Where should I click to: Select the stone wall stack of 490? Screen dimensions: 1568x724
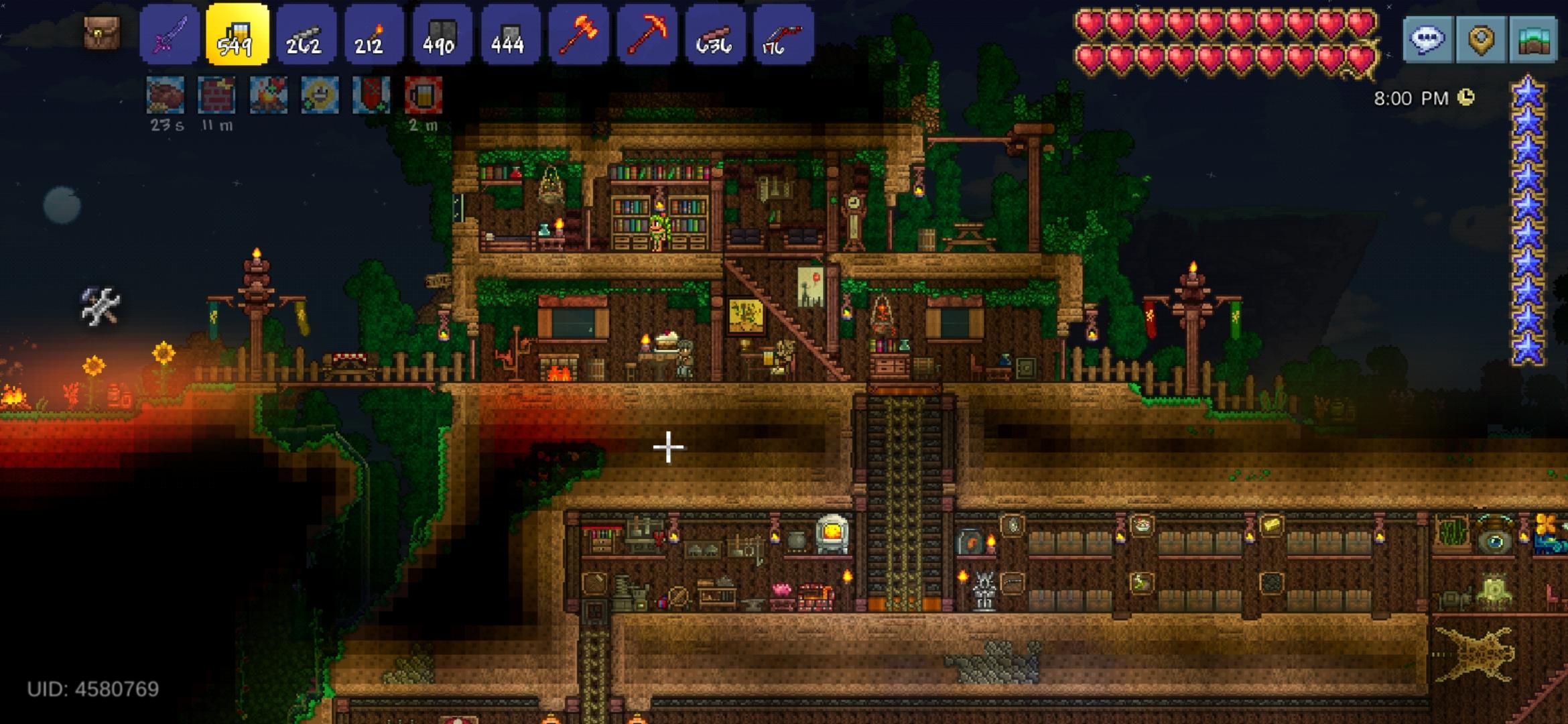442,35
